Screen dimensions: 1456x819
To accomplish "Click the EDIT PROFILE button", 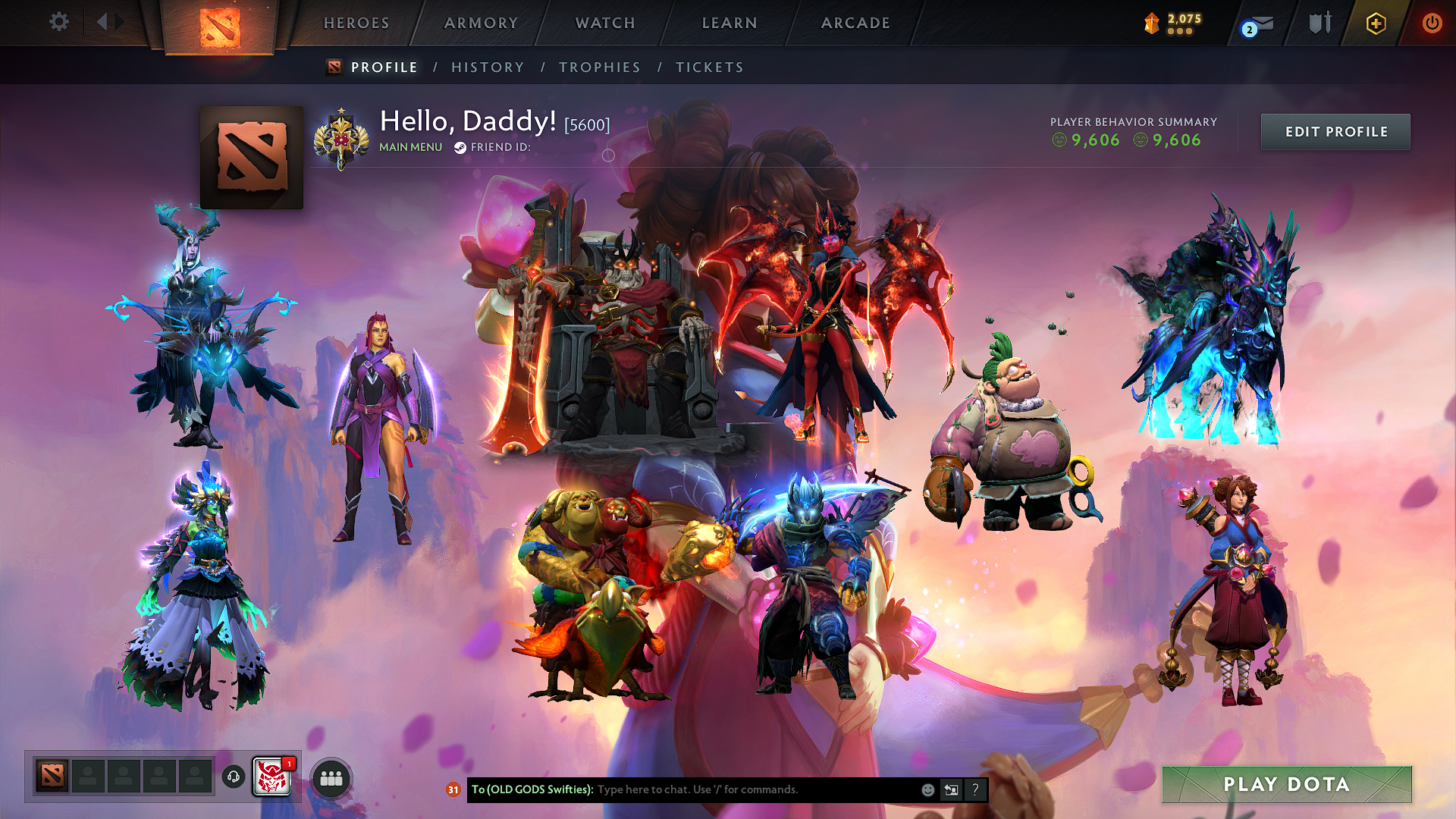I will tap(1335, 131).
